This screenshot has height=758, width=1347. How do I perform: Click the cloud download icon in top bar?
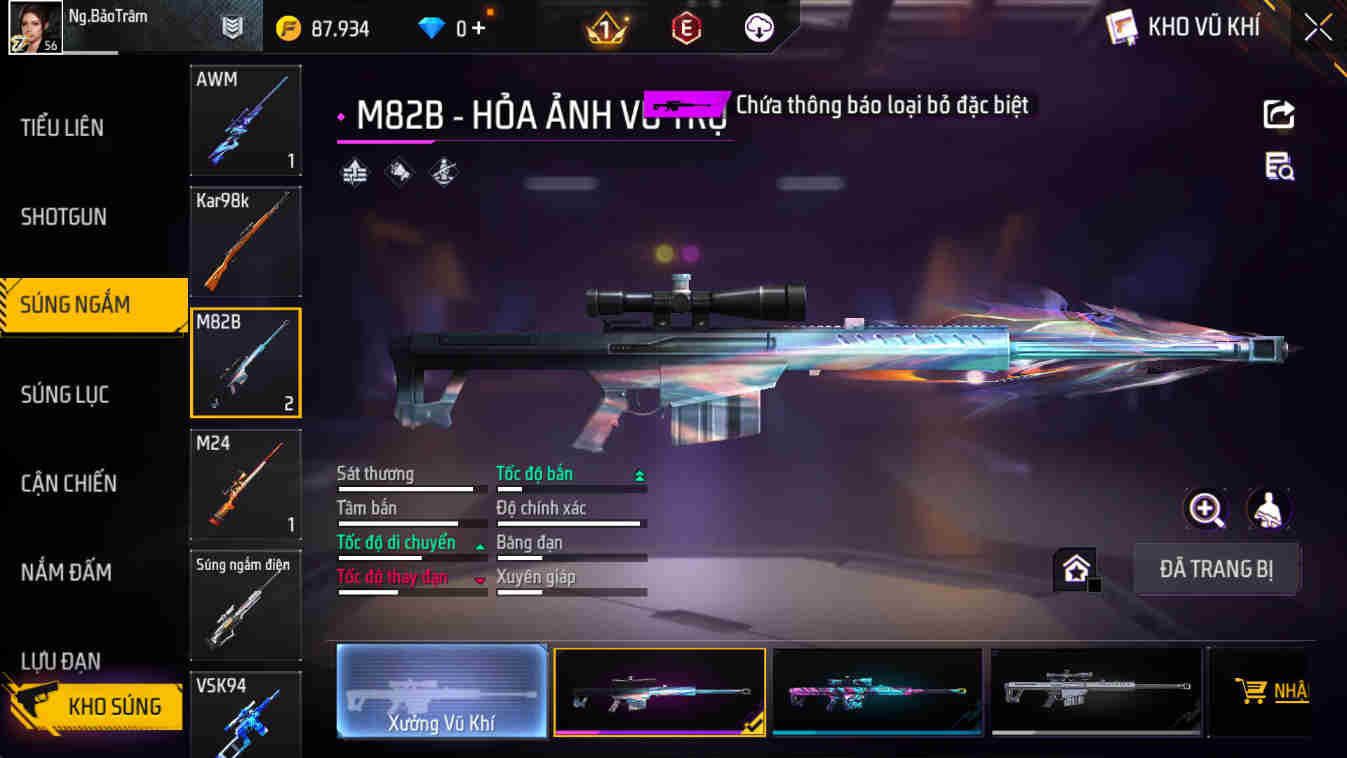point(757,27)
